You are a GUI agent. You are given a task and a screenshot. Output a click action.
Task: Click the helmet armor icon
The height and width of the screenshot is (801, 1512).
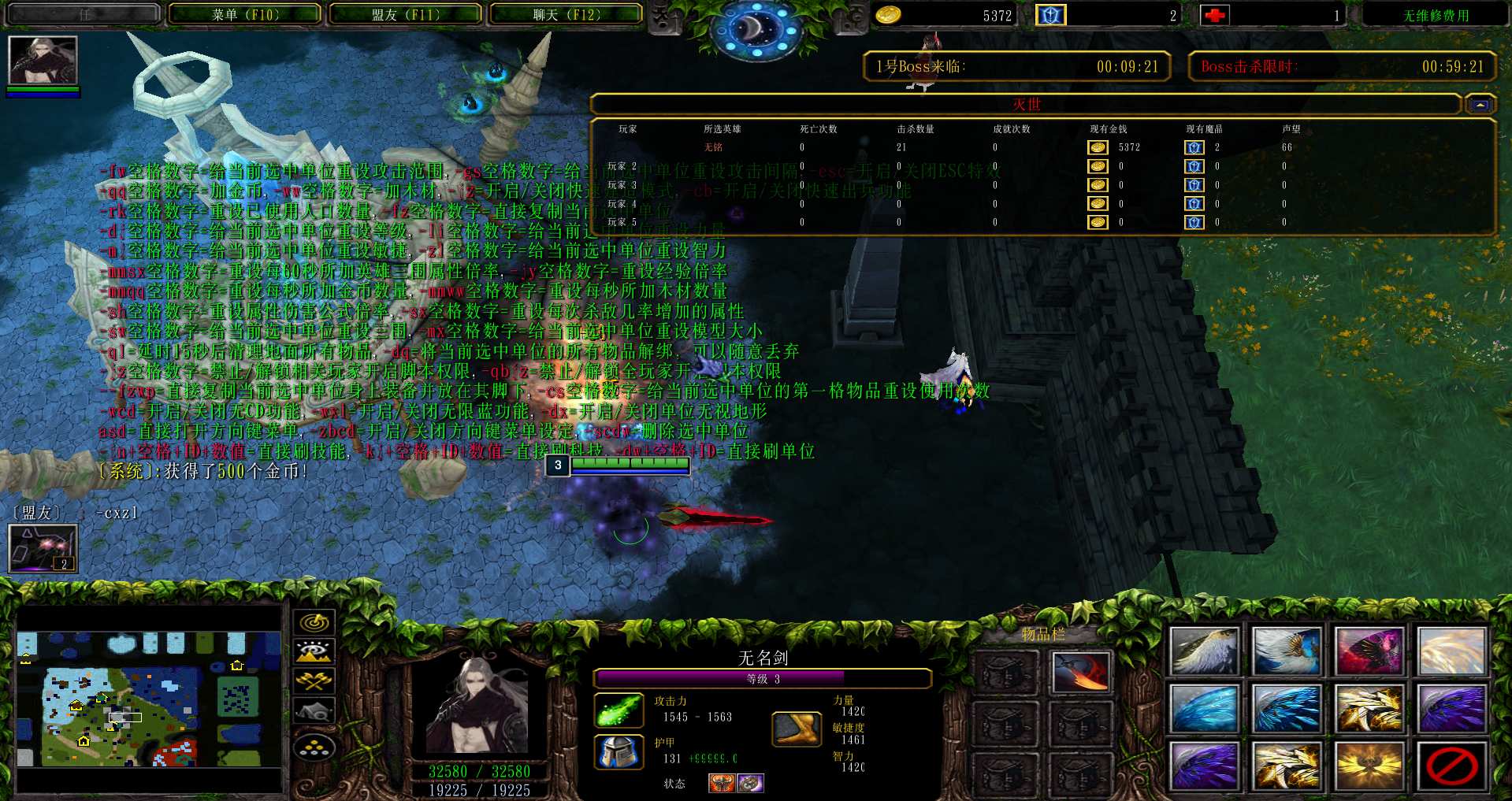point(619,752)
